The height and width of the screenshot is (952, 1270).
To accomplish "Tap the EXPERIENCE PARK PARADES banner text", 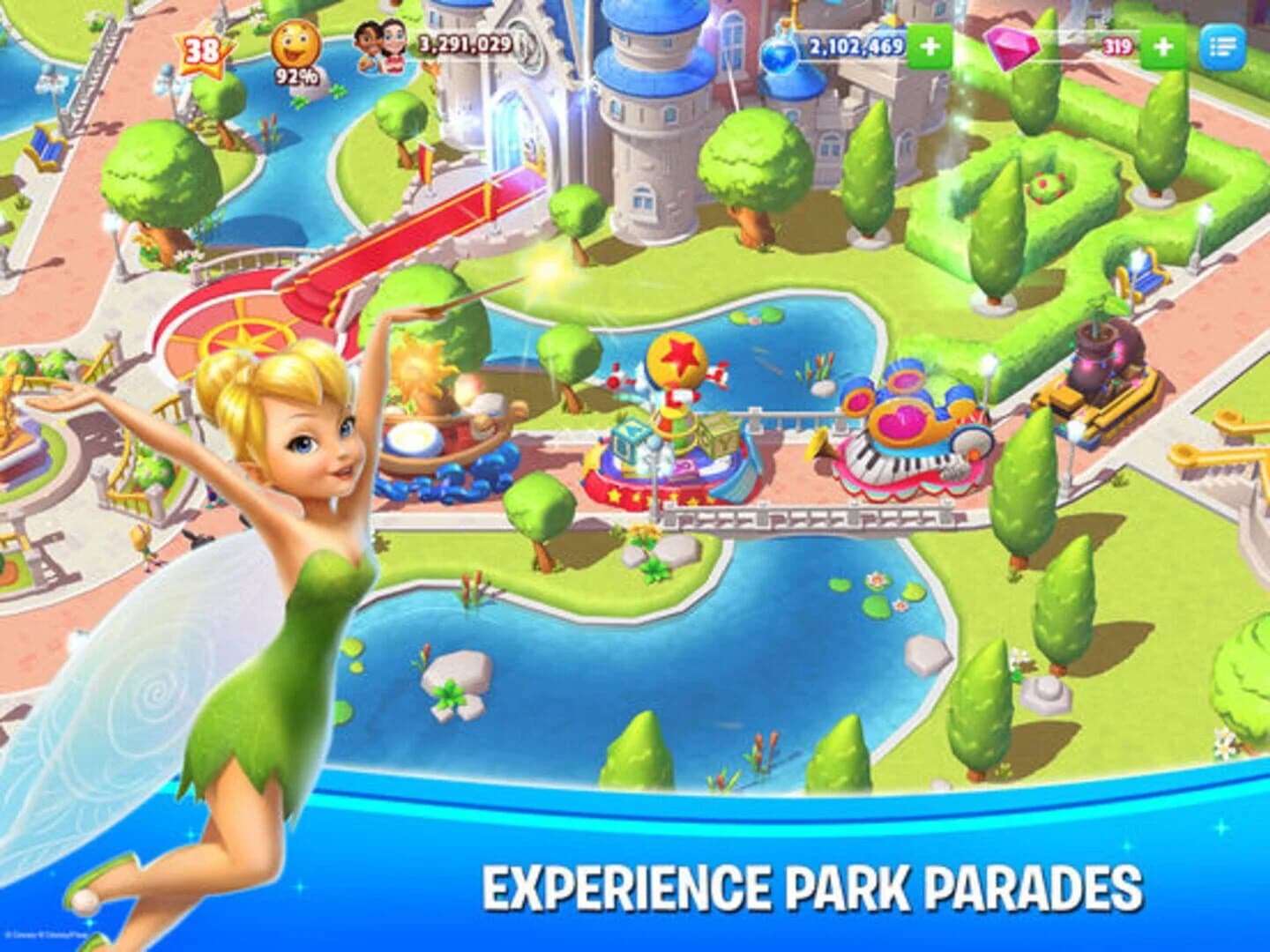I will click(x=810, y=888).
